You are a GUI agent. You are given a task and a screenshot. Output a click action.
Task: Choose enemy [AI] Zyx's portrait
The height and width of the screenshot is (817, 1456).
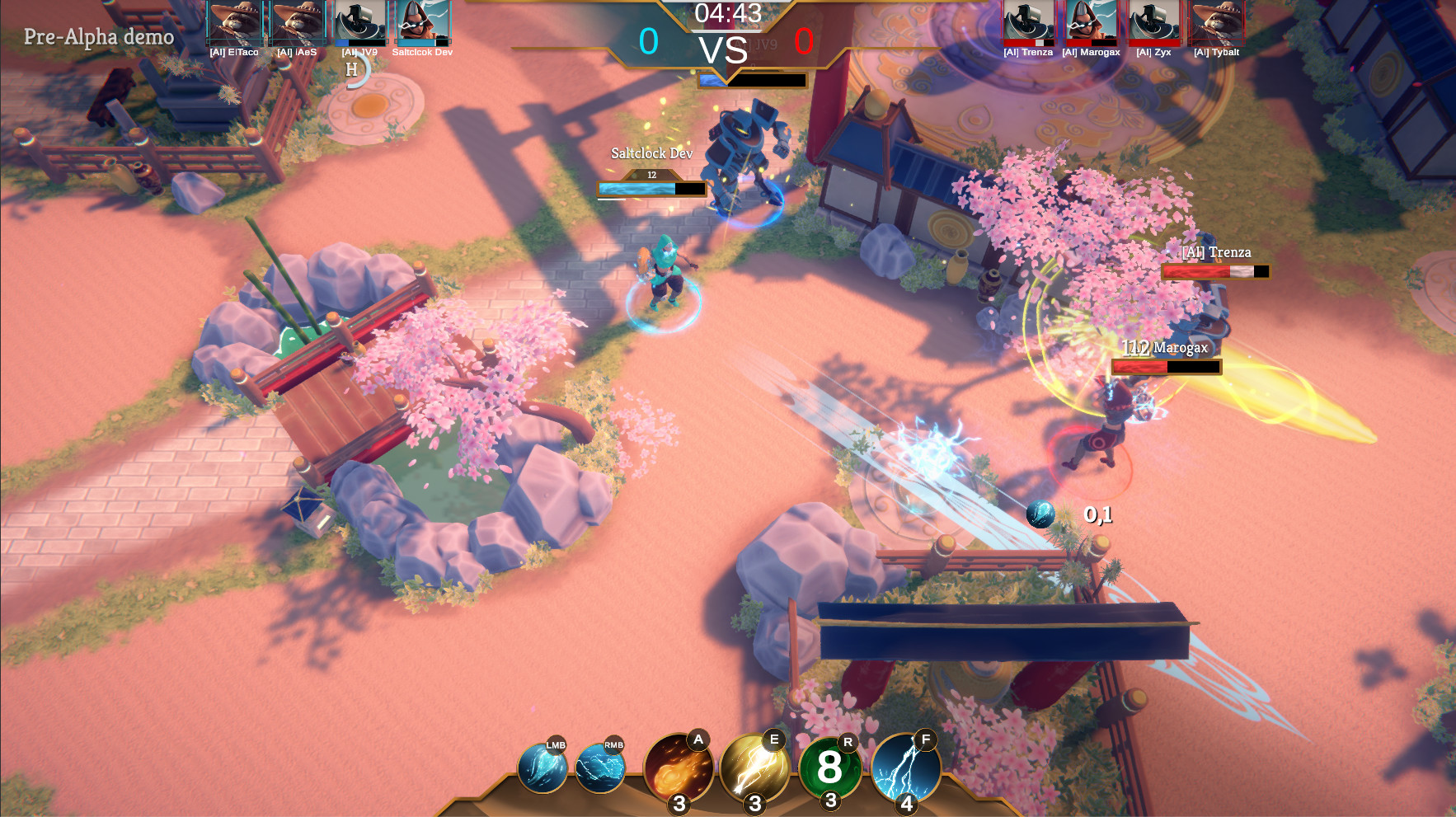[1153, 22]
